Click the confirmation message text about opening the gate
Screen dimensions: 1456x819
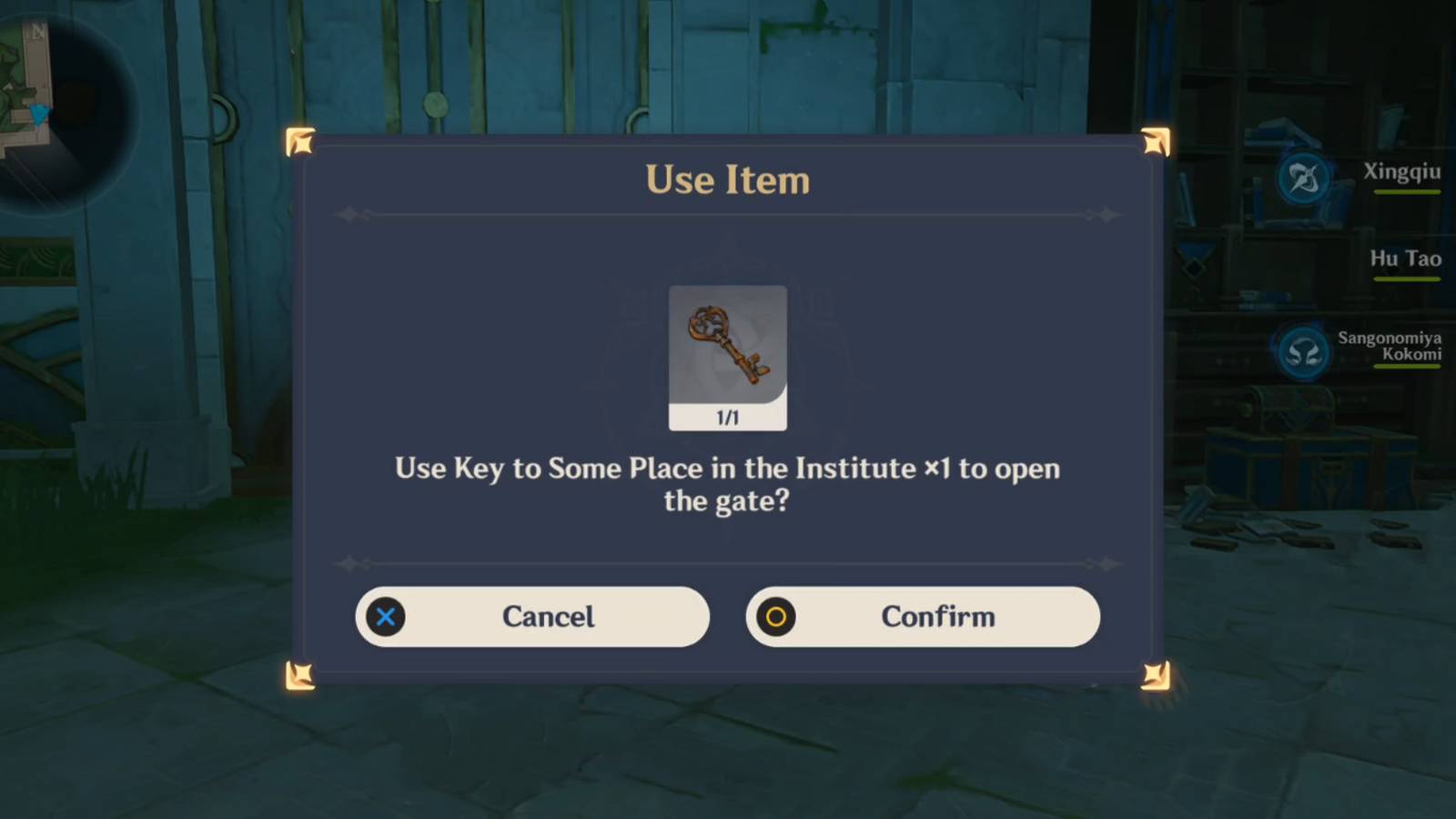(726, 485)
